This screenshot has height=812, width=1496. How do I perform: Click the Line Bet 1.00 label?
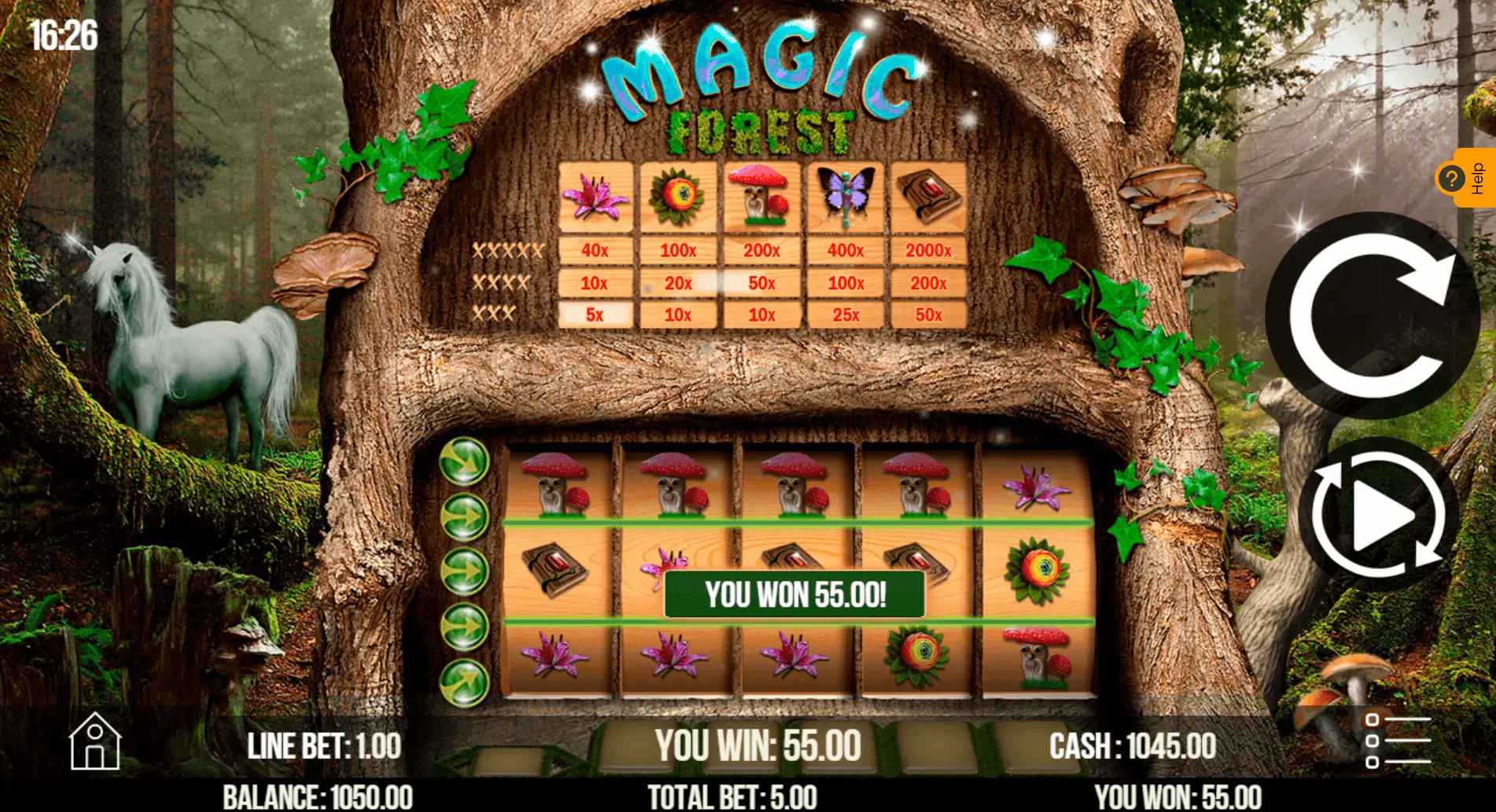pos(324,746)
